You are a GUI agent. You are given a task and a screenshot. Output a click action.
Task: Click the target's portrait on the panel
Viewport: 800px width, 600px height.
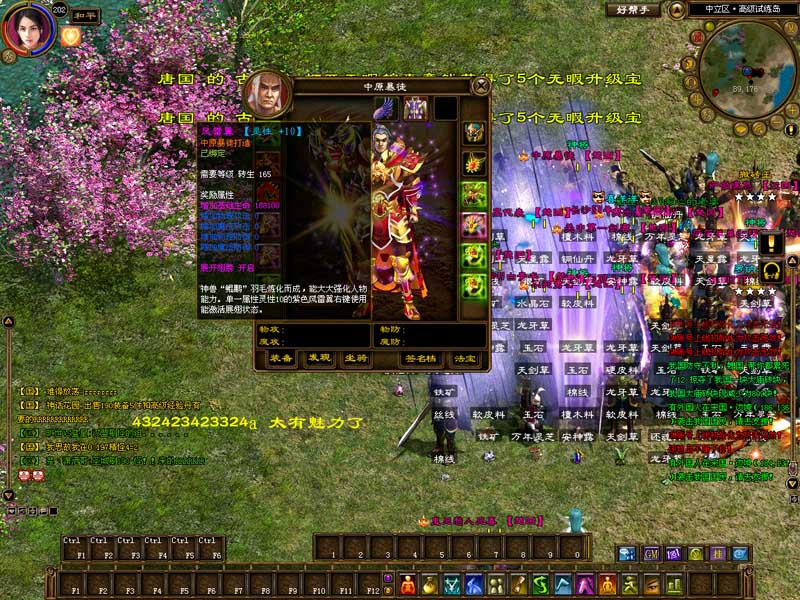click(266, 95)
